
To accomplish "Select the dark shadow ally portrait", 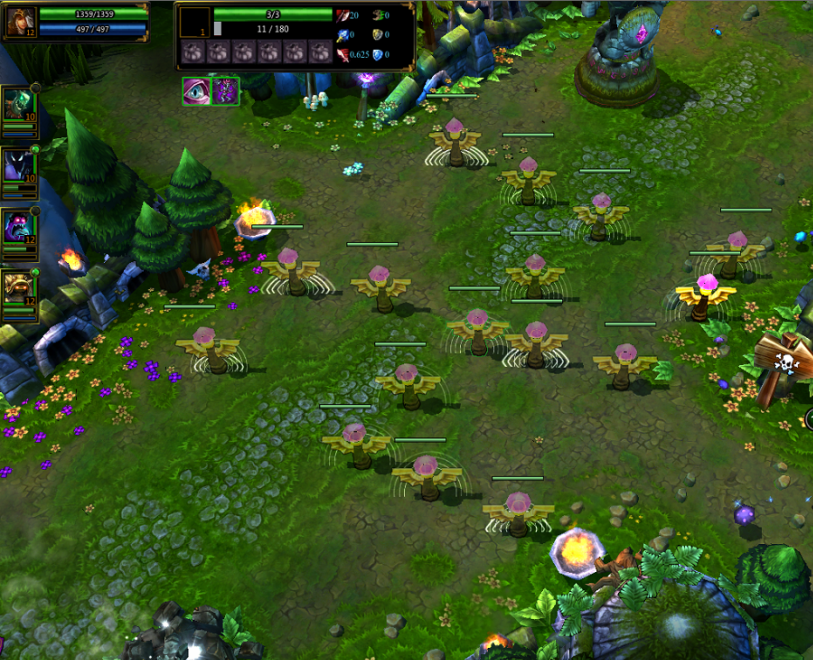I will (x=18, y=165).
